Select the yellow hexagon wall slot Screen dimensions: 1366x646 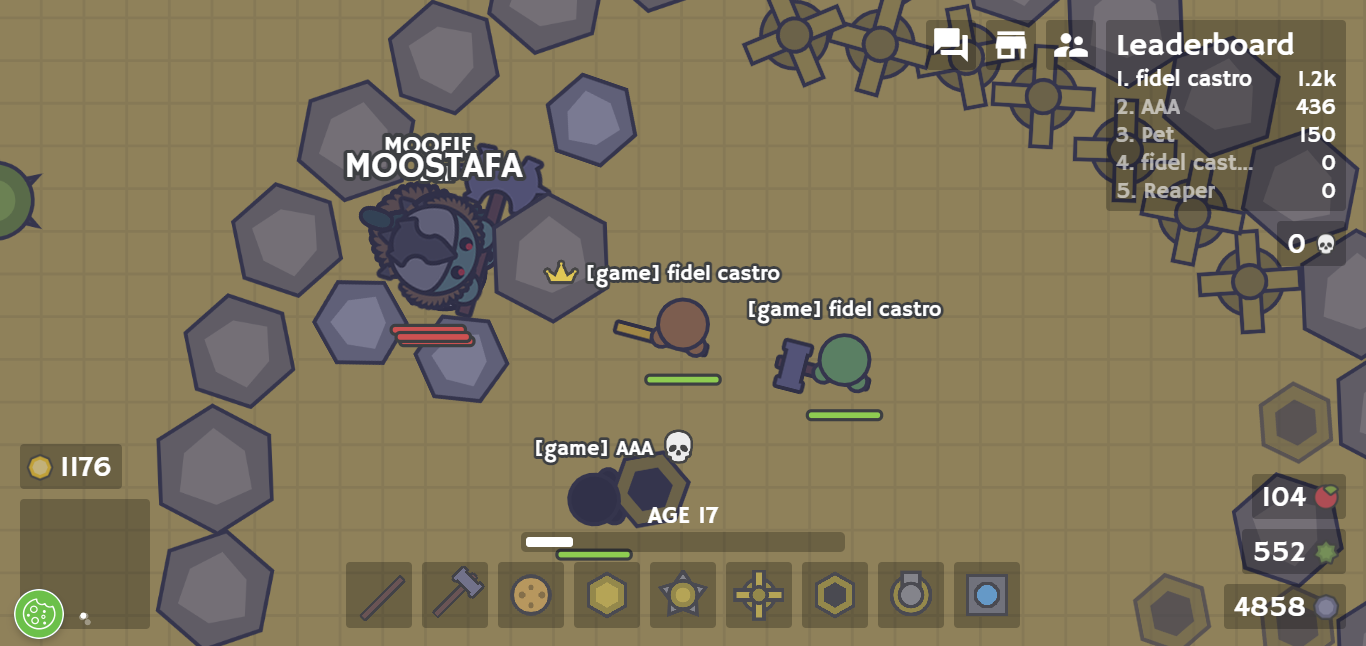coord(607,595)
